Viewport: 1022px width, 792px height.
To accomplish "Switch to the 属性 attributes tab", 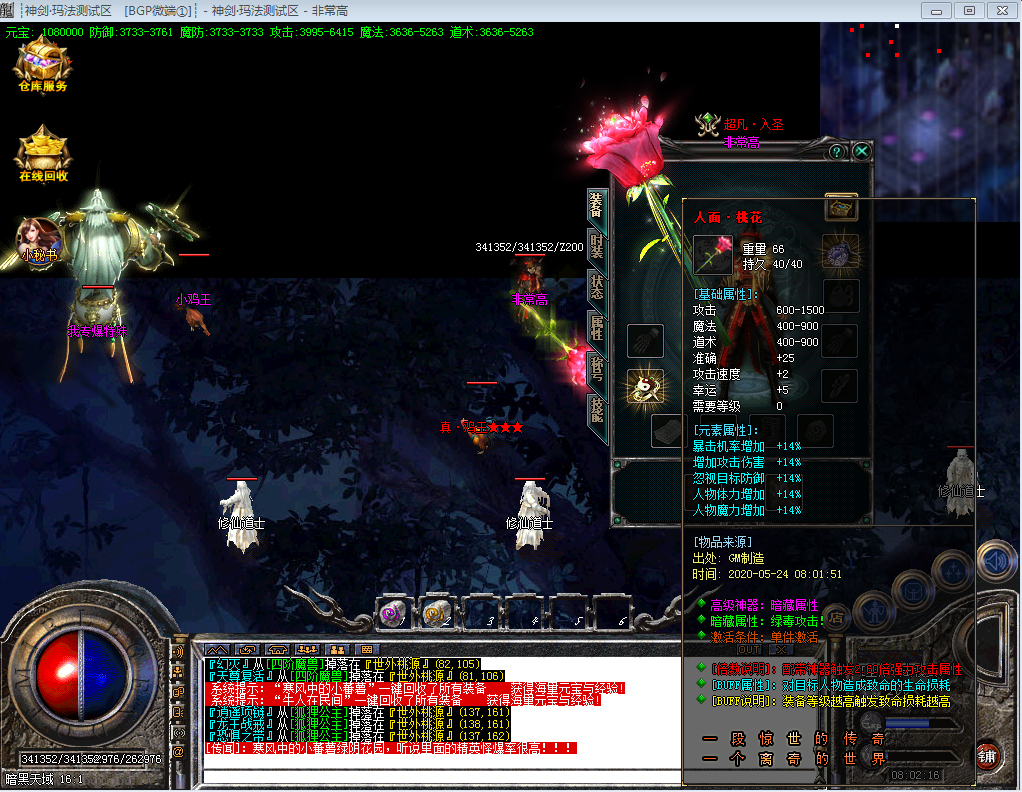I will point(596,328).
